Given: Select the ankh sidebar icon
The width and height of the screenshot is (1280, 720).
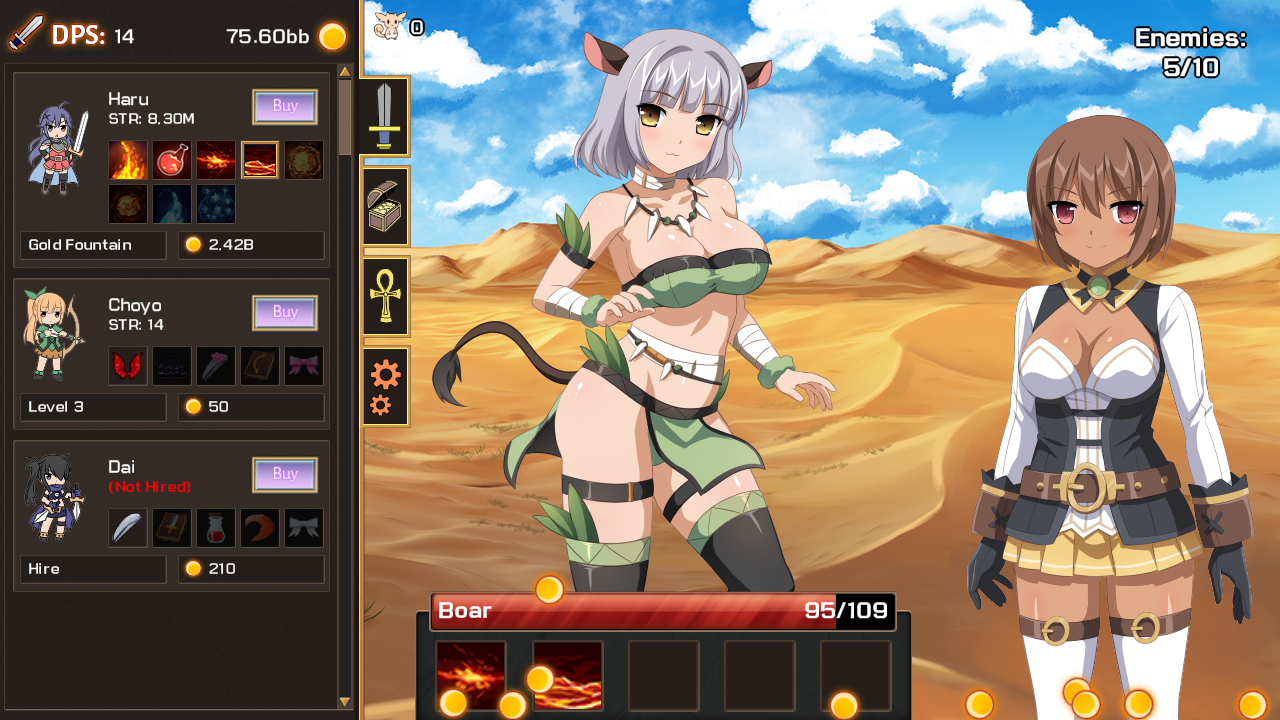Looking at the screenshot, I should 385,297.
